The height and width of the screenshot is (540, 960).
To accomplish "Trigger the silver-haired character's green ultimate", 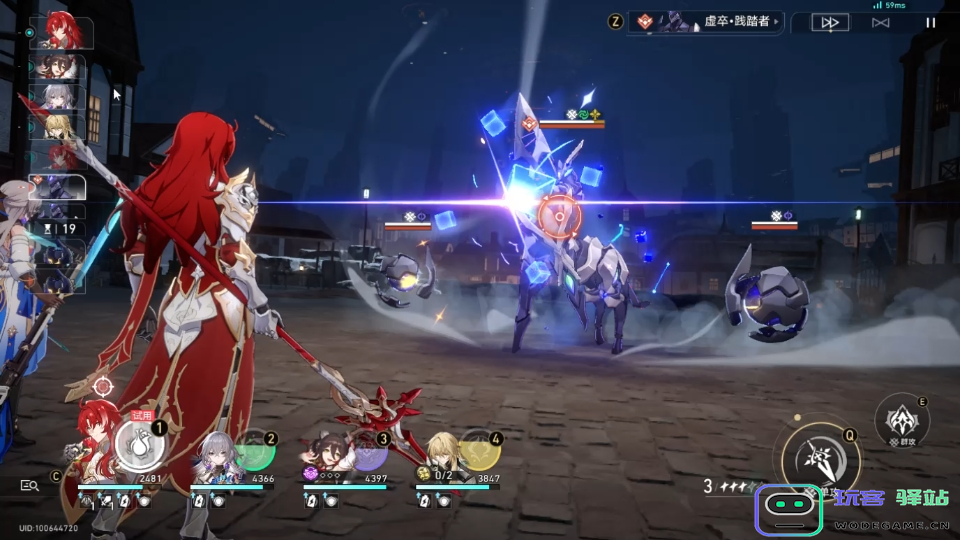I will tap(254, 449).
